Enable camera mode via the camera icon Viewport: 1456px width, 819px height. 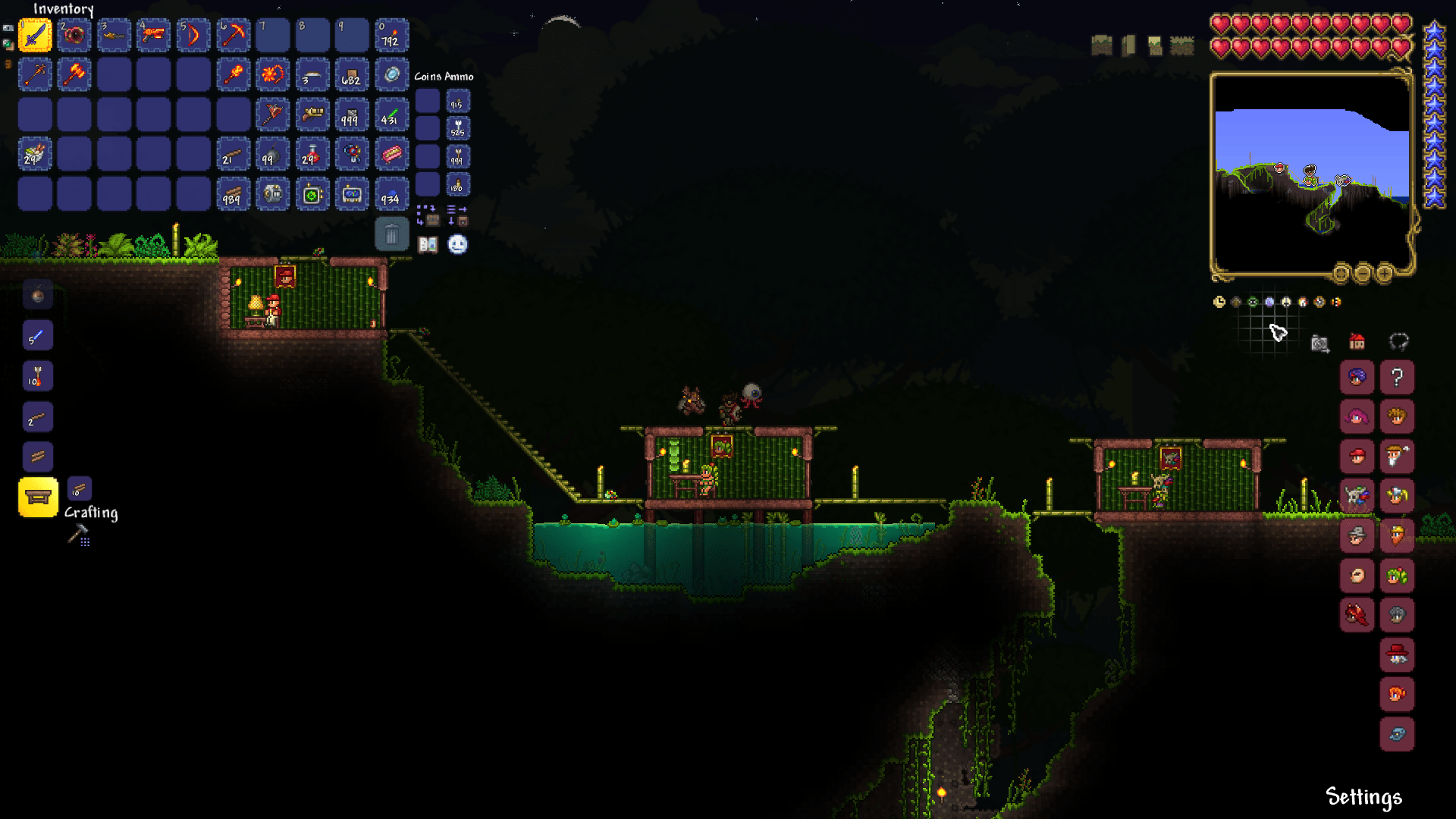[x=1319, y=344]
